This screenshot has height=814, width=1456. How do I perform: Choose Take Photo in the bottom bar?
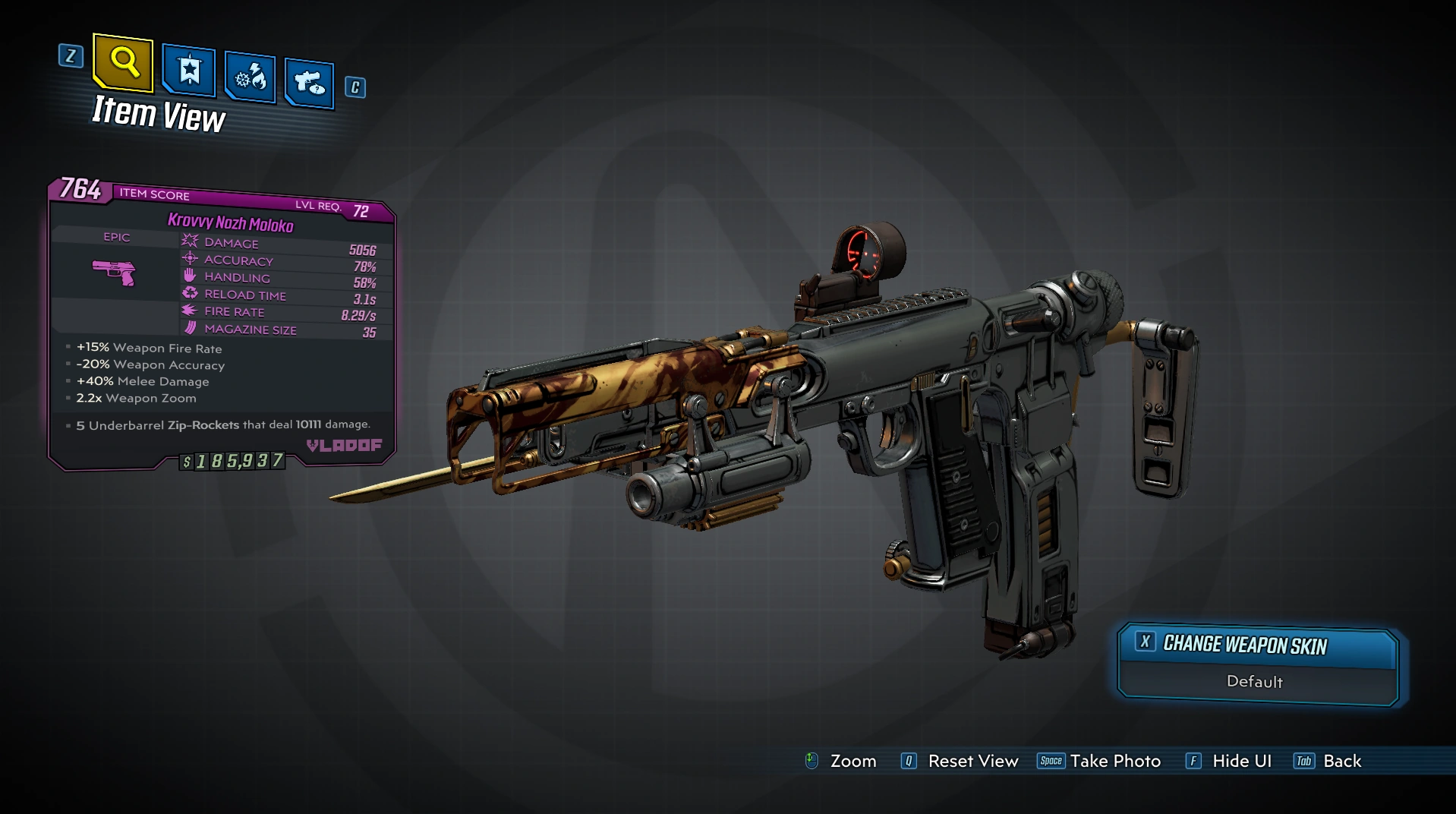(x=1114, y=761)
